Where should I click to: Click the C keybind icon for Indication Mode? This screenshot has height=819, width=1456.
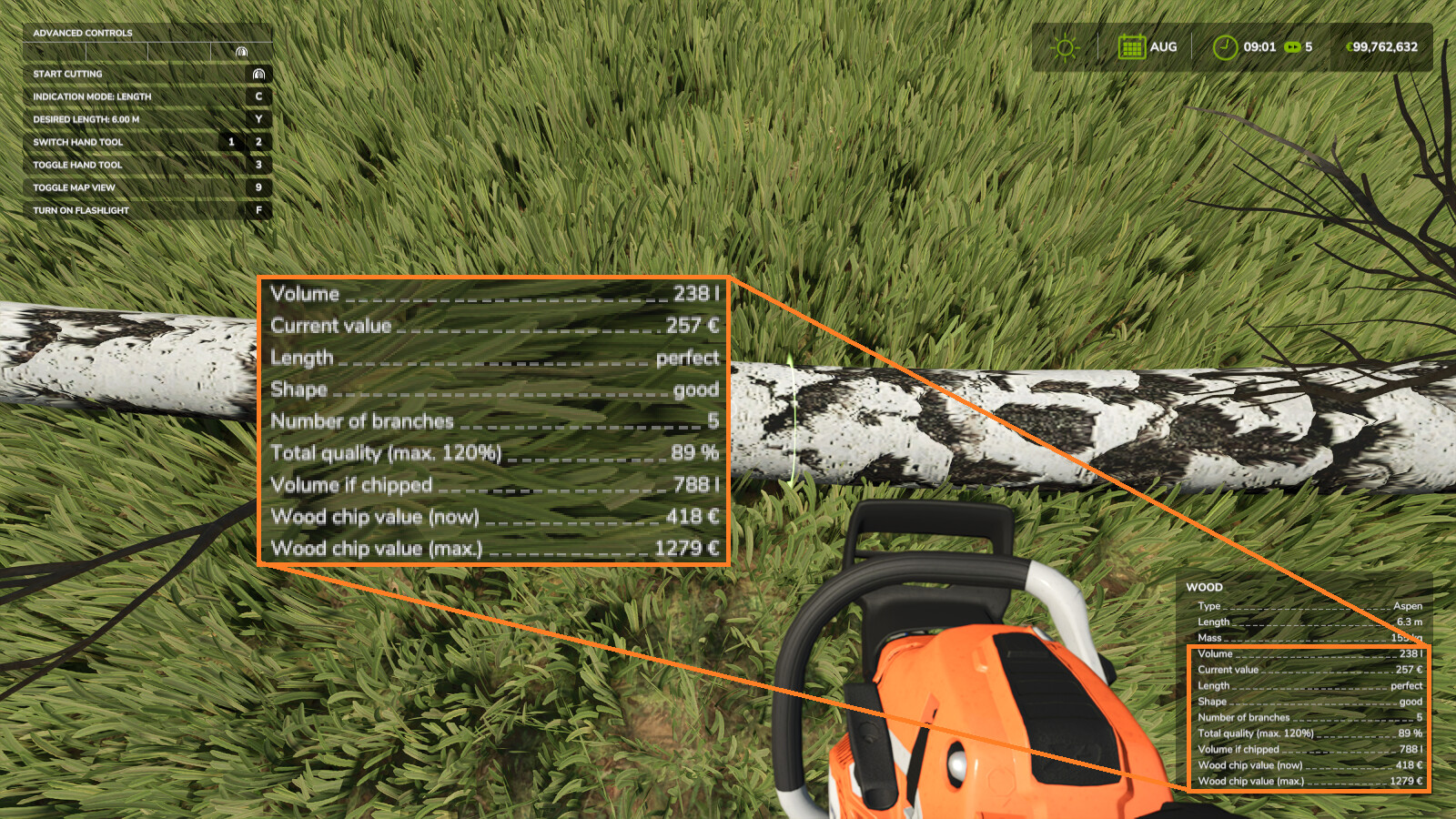point(258,96)
